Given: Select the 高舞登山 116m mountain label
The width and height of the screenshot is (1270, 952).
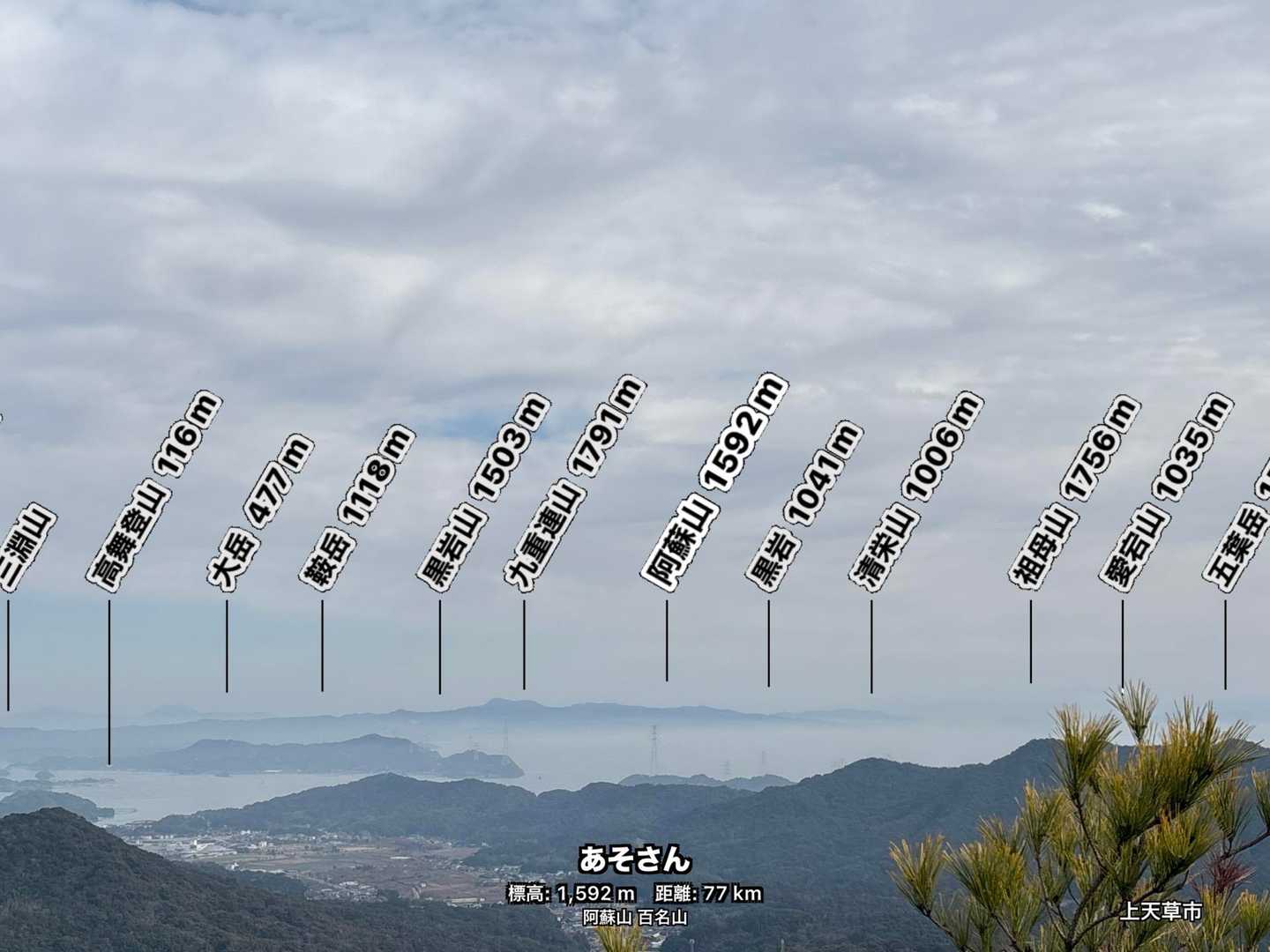Looking at the screenshot, I should pos(153,492).
